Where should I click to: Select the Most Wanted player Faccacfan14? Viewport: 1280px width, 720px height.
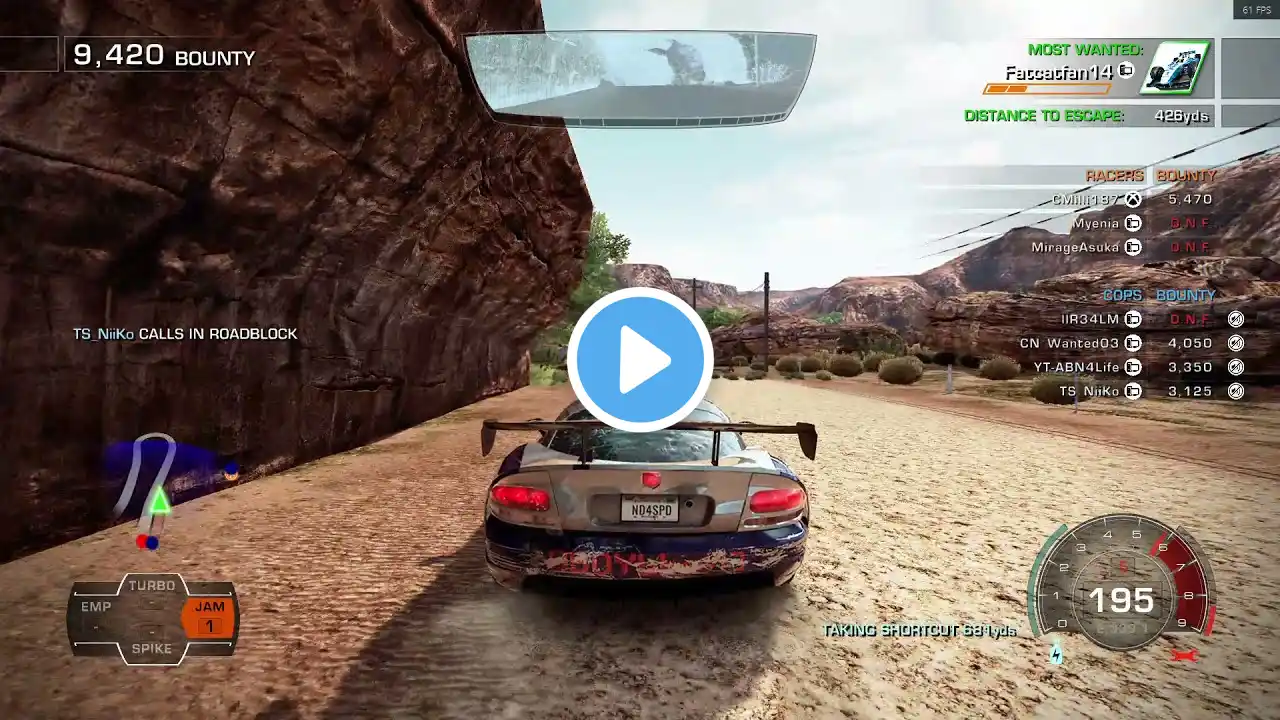[1060, 72]
